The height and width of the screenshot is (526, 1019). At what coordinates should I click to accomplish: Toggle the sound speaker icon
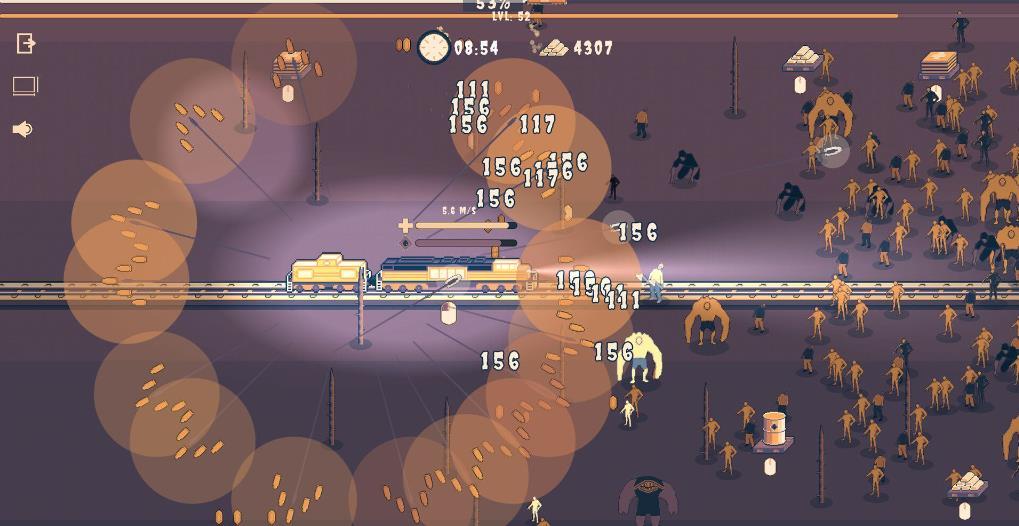(22, 129)
